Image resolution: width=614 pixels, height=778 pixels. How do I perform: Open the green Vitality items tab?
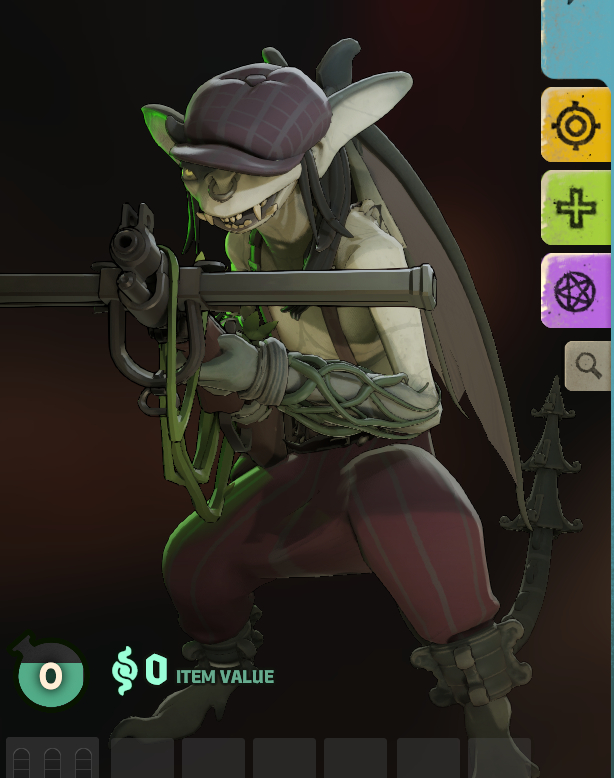coord(576,208)
